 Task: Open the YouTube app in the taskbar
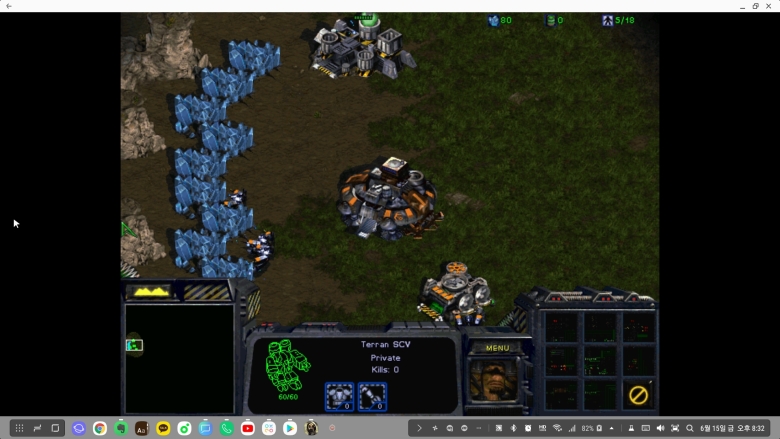247,428
